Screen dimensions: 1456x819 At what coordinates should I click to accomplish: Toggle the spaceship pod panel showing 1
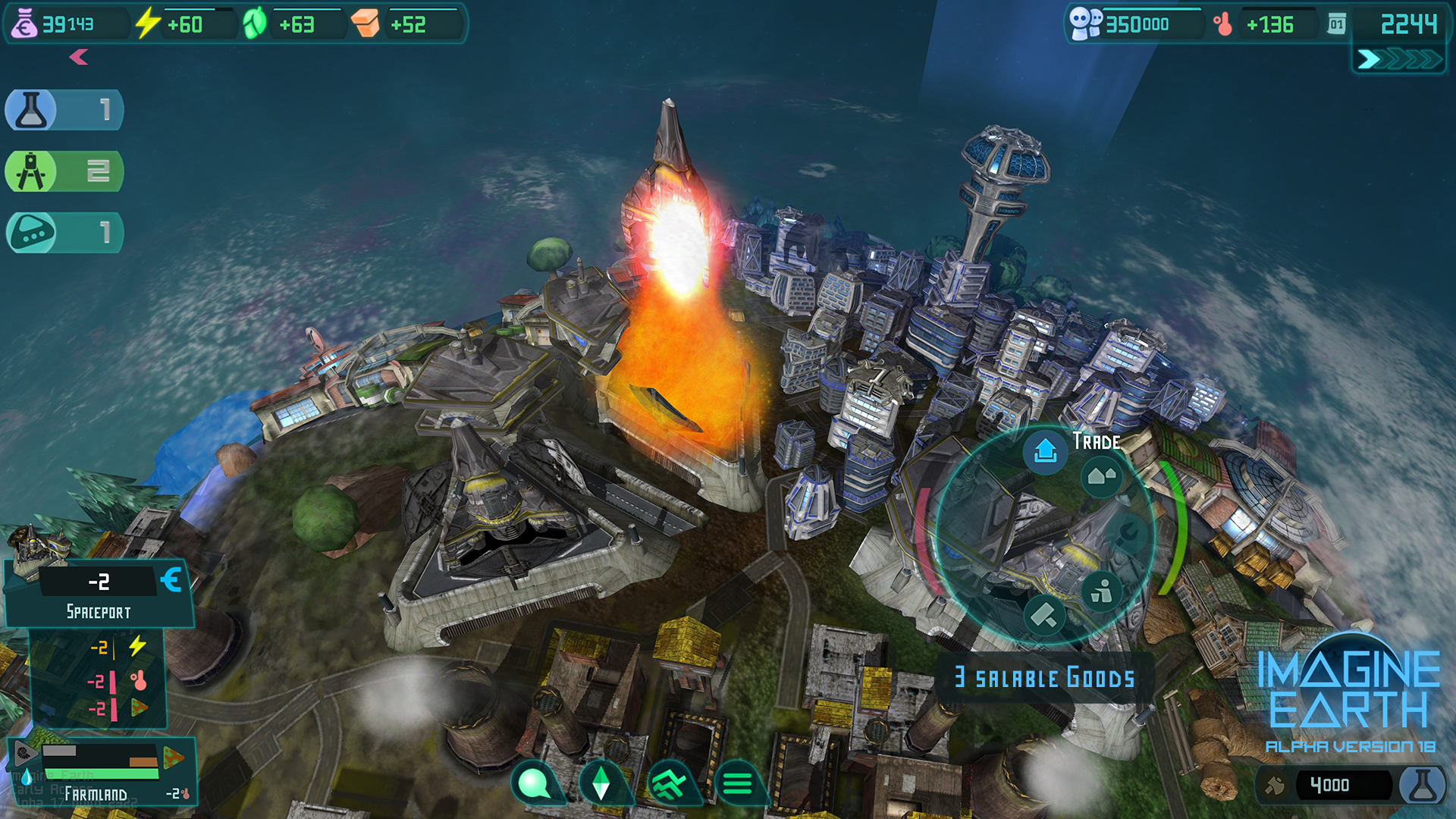(64, 233)
